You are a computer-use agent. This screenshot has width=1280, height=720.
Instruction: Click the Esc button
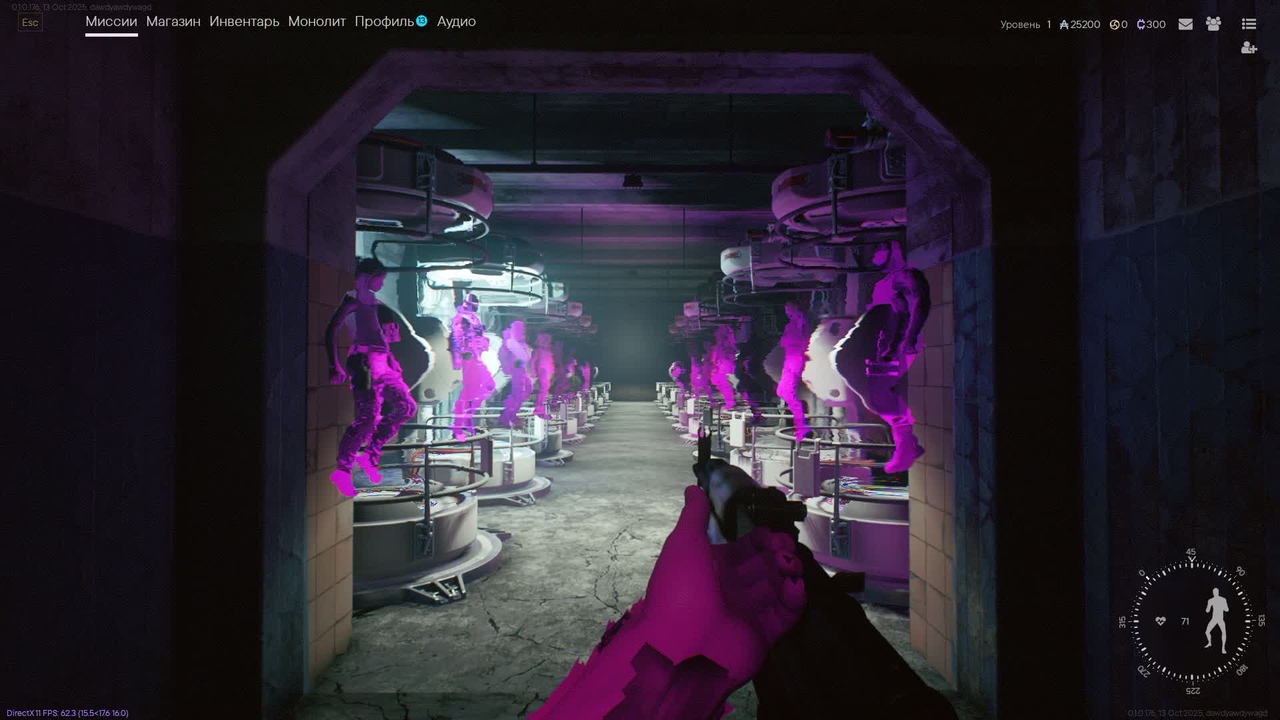(x=30, y=22)
